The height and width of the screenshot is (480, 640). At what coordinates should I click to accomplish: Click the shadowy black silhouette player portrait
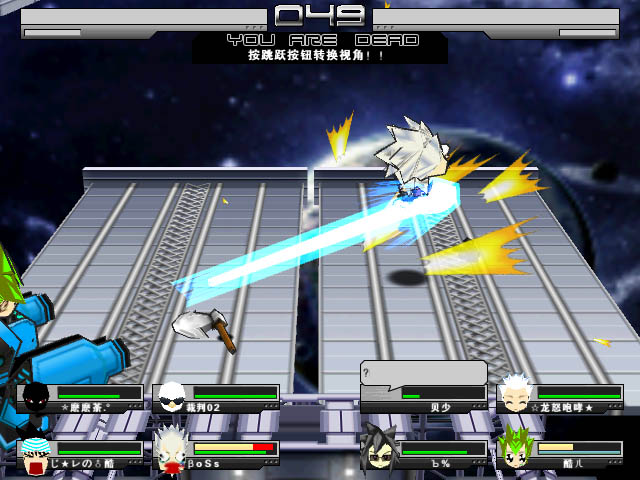pyautogui.click(x=36, y=397)
